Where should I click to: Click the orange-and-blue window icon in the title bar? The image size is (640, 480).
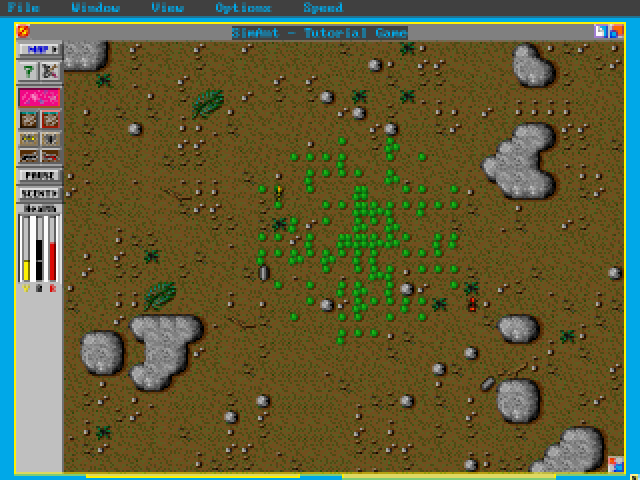615,32
